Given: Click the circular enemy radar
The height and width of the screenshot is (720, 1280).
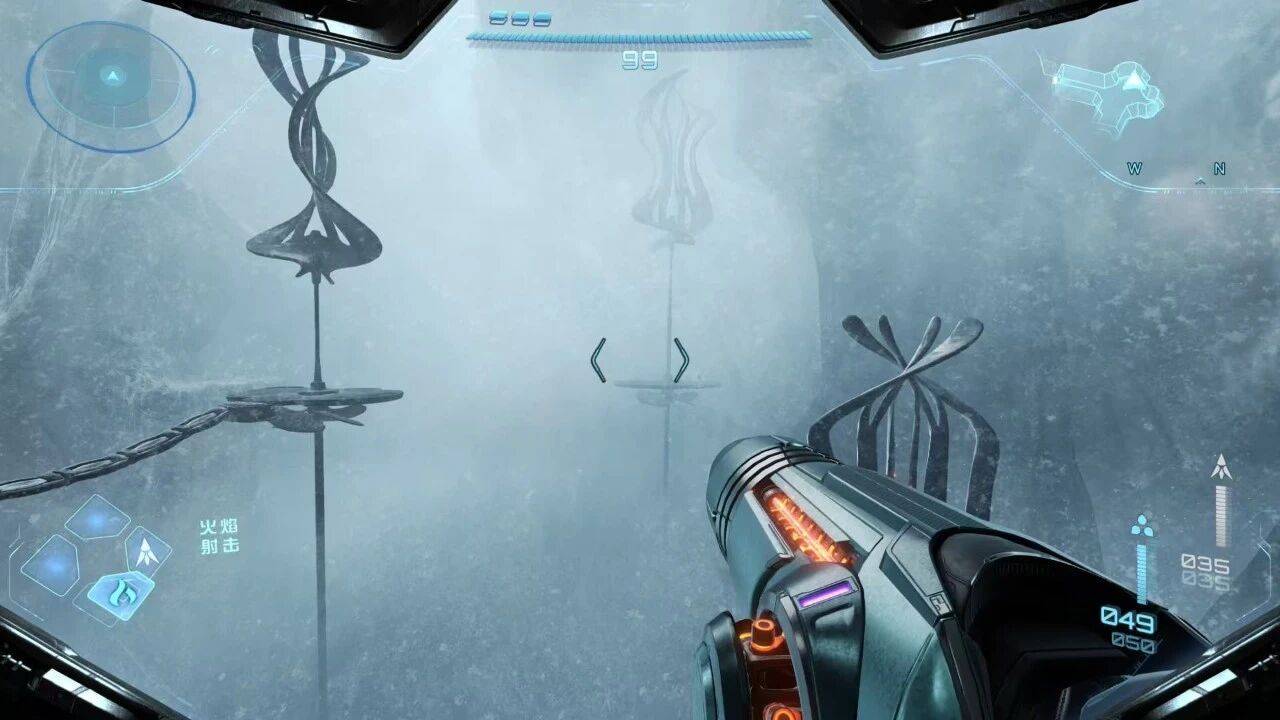Looking at the screenshot, I should (x=110, y=87).
